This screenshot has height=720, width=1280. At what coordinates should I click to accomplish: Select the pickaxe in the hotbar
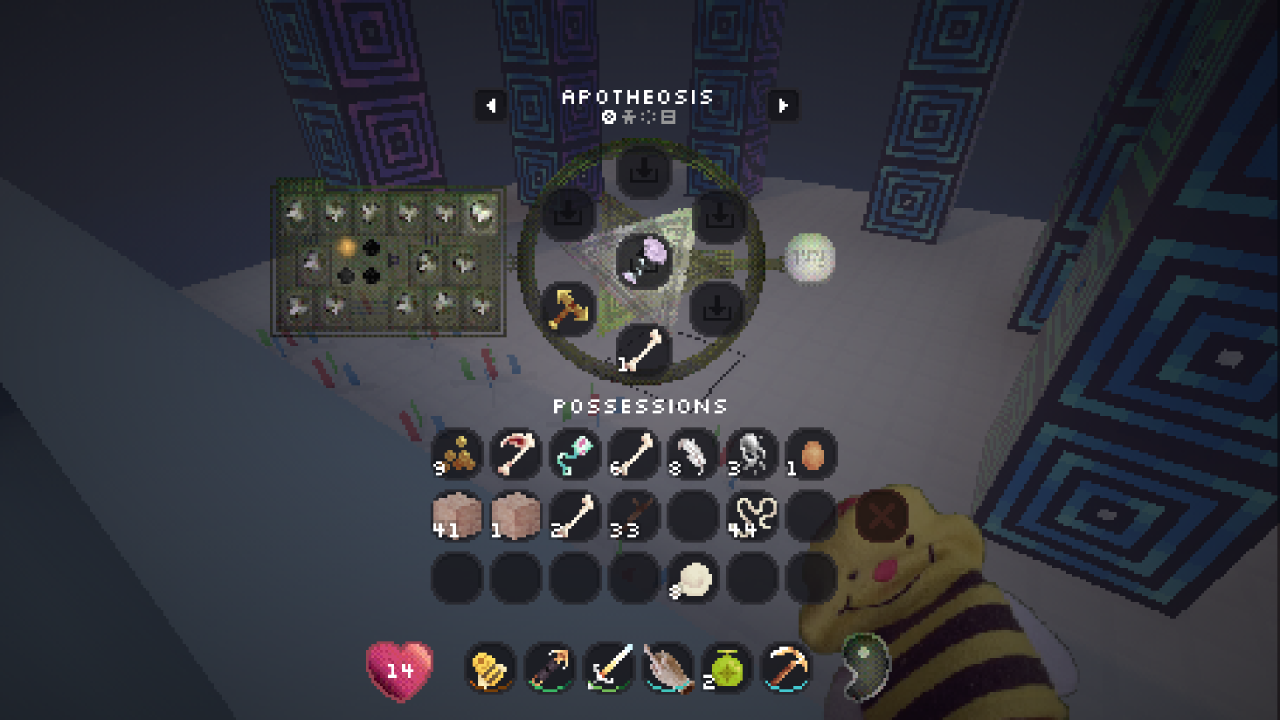787,667
